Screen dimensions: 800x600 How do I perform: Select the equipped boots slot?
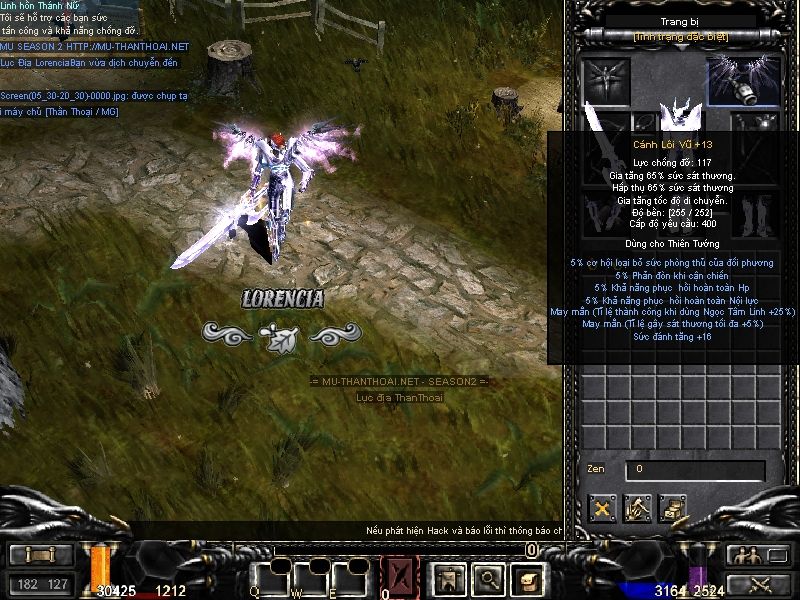[x=755, y=216]
